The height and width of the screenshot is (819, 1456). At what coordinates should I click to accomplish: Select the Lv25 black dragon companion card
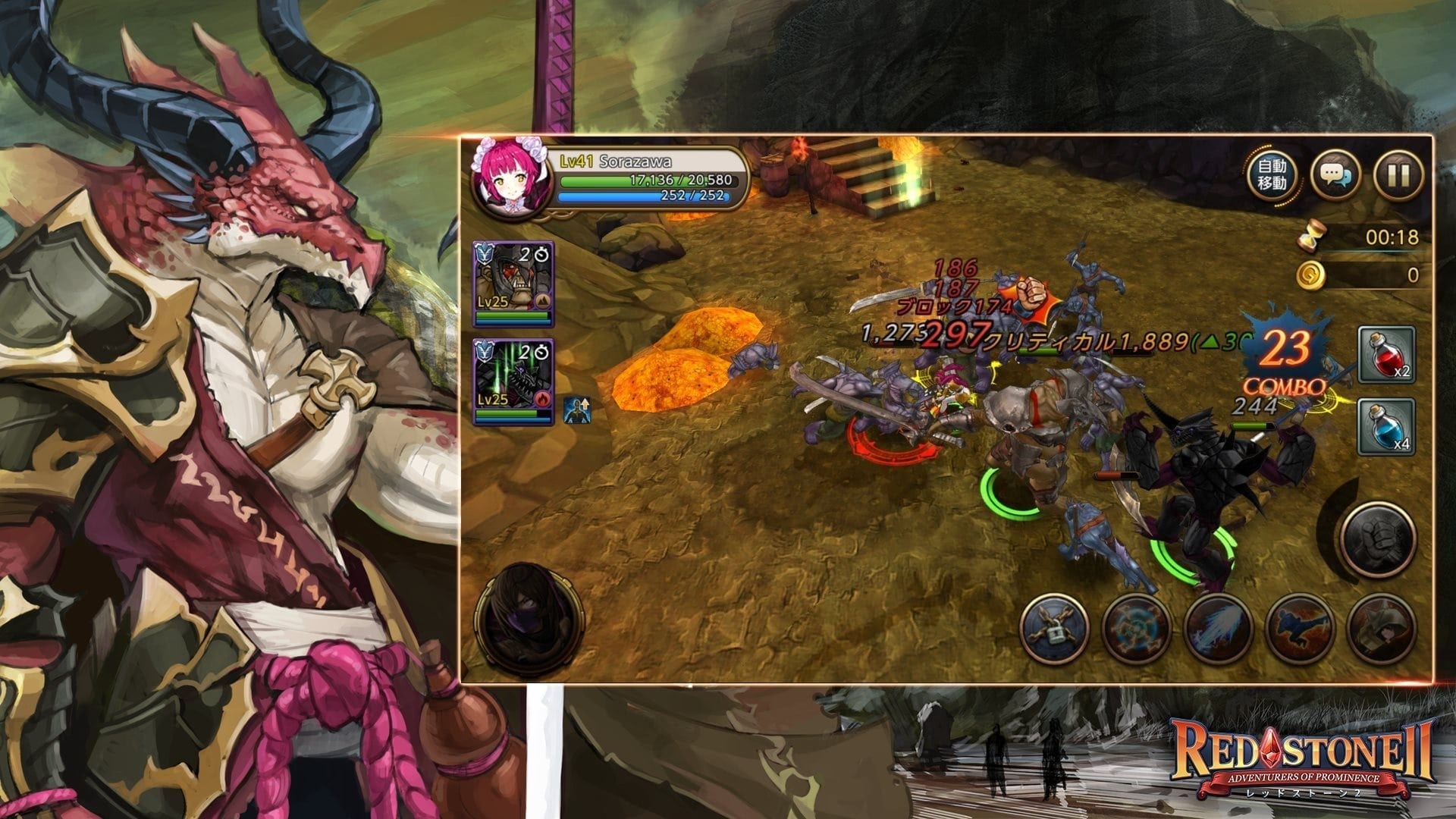513,381
